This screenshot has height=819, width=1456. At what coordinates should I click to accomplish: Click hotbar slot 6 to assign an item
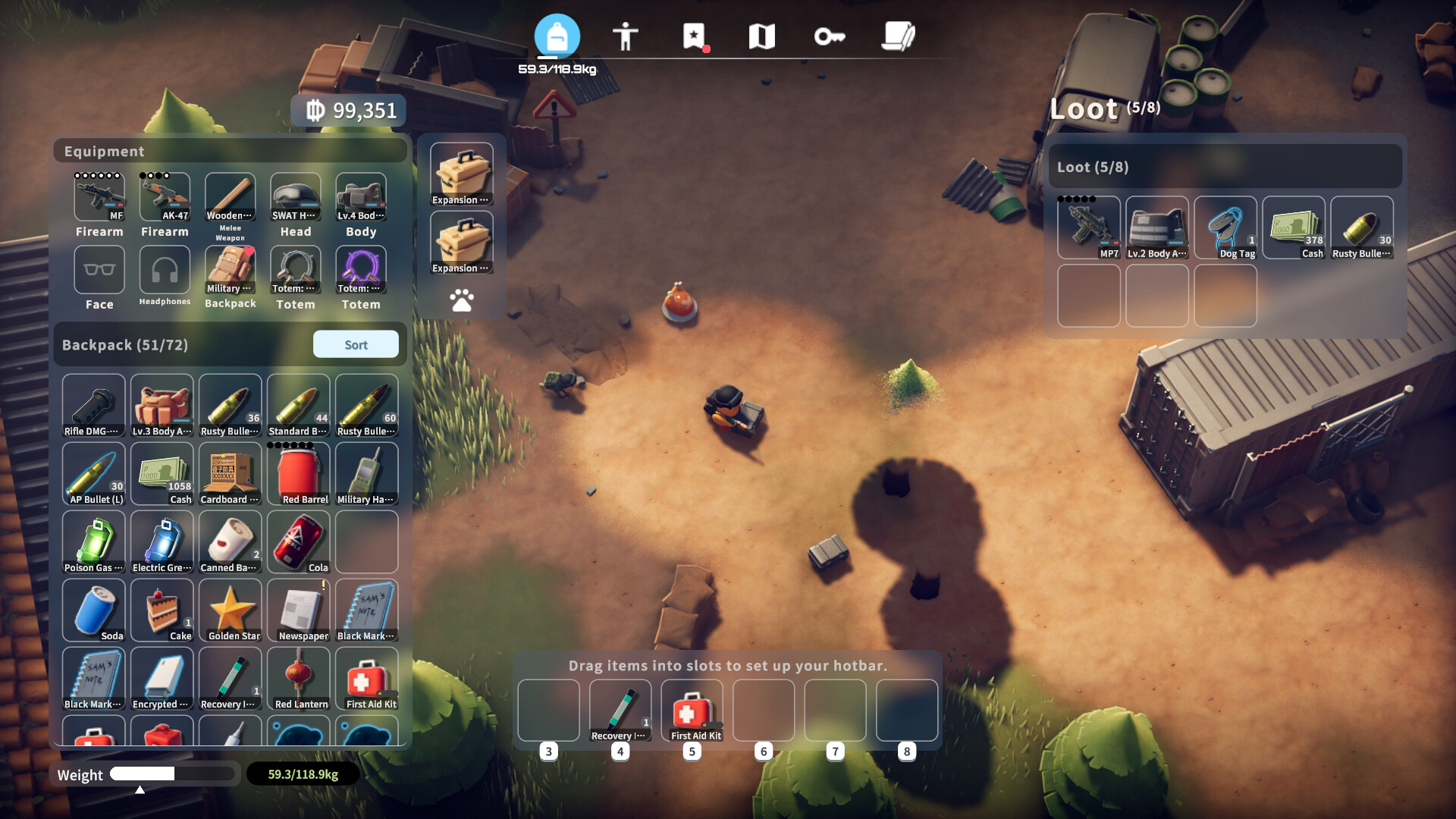[x=764, y=711]
